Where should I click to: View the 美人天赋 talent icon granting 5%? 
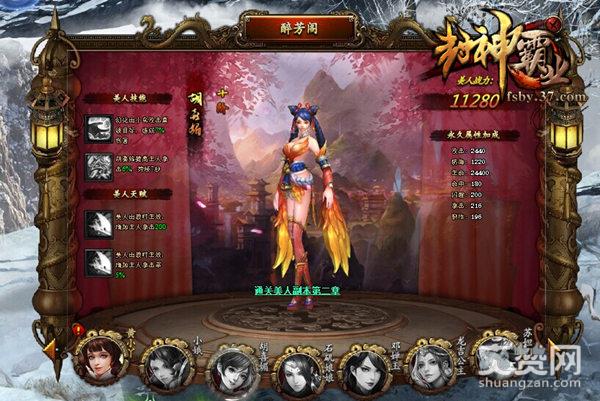(99, 261)
